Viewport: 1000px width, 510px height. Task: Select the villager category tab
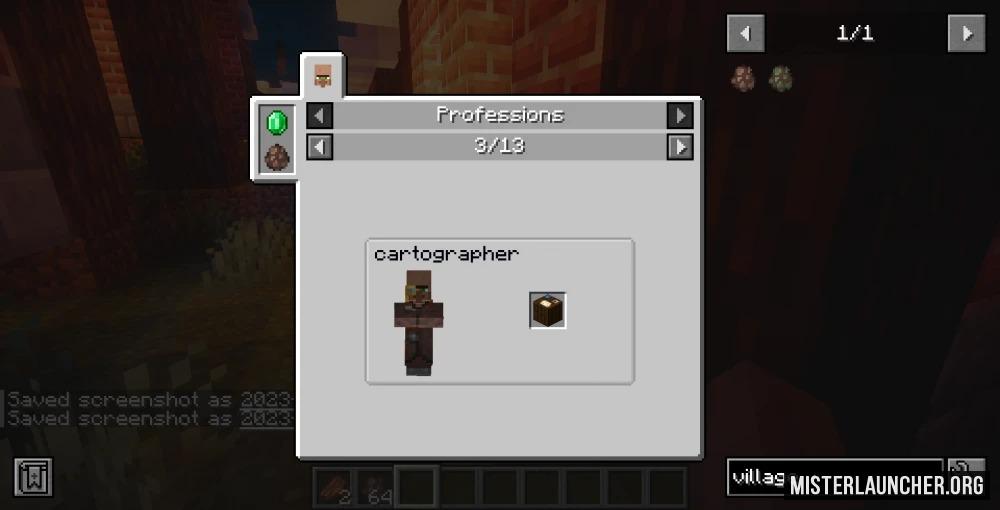(323, 75)
